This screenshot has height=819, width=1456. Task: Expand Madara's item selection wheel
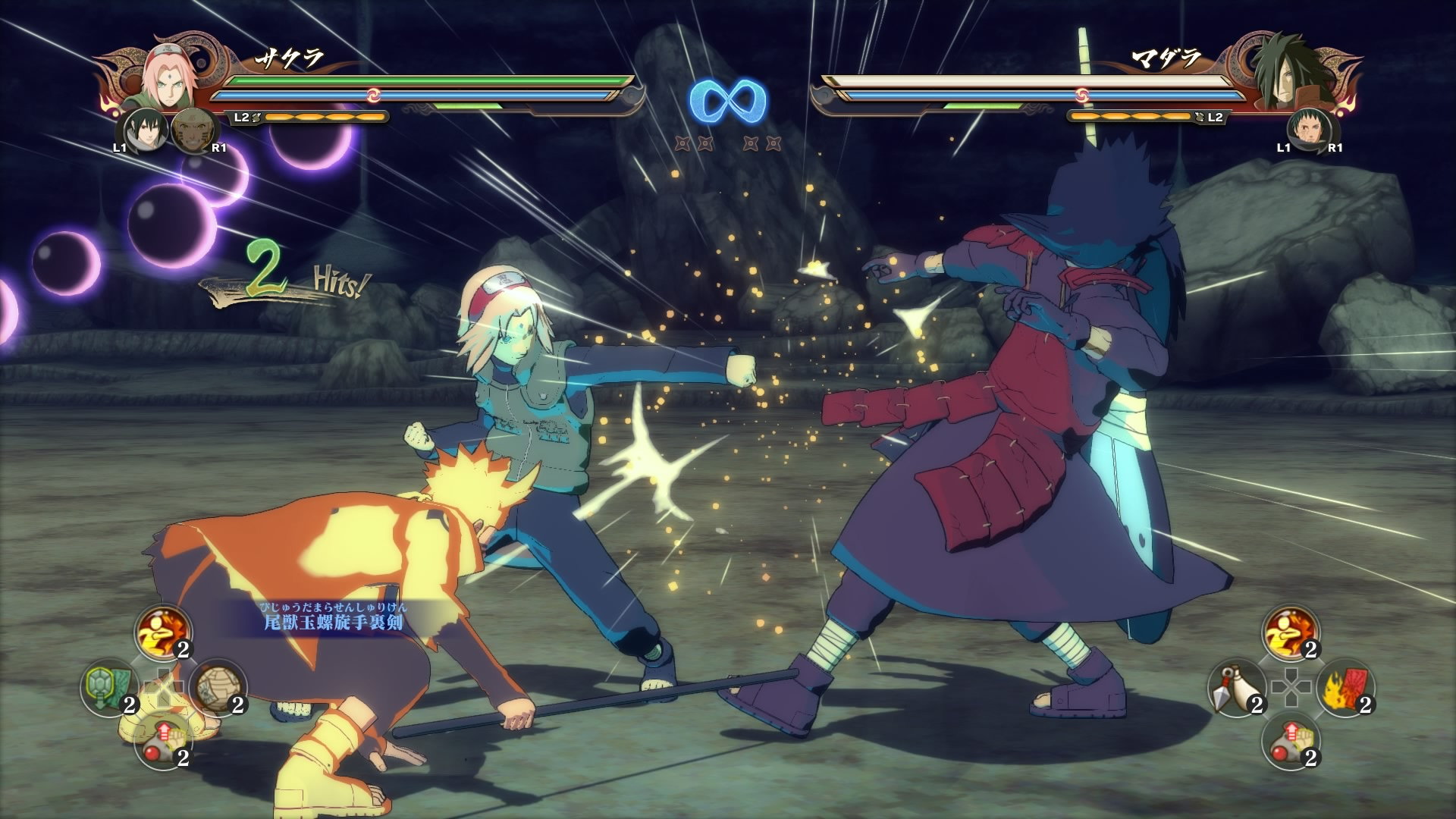pos(1291,689)
